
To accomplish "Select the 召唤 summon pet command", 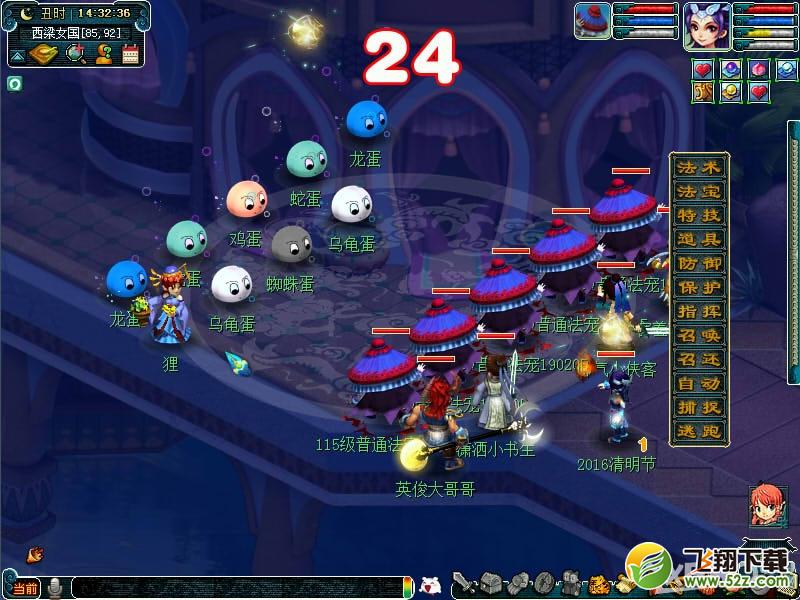I will tap(698, 335).
